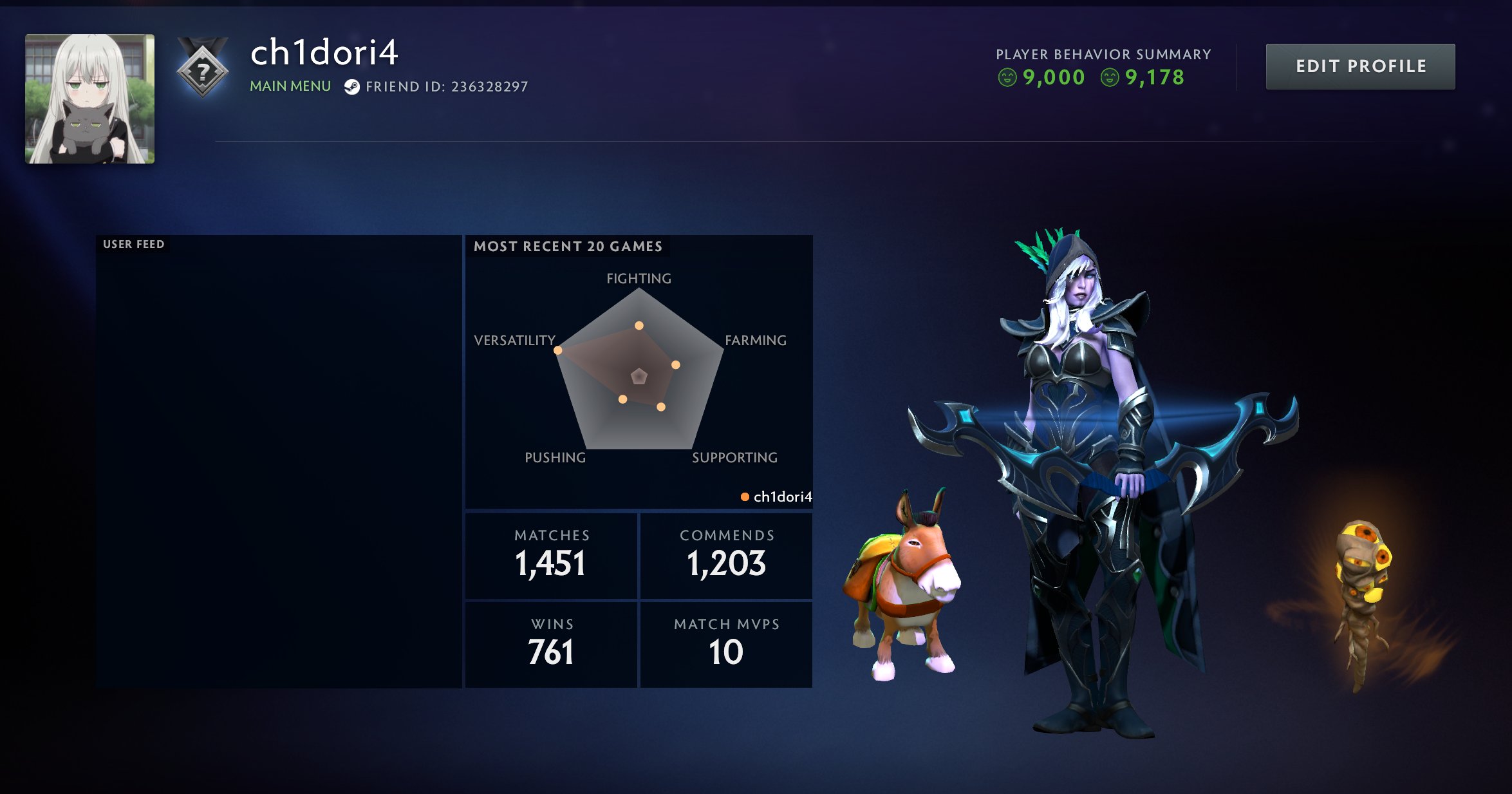Open the ch1dori4 profile avatar
The image size is (1512, 794).
(90, 99)
